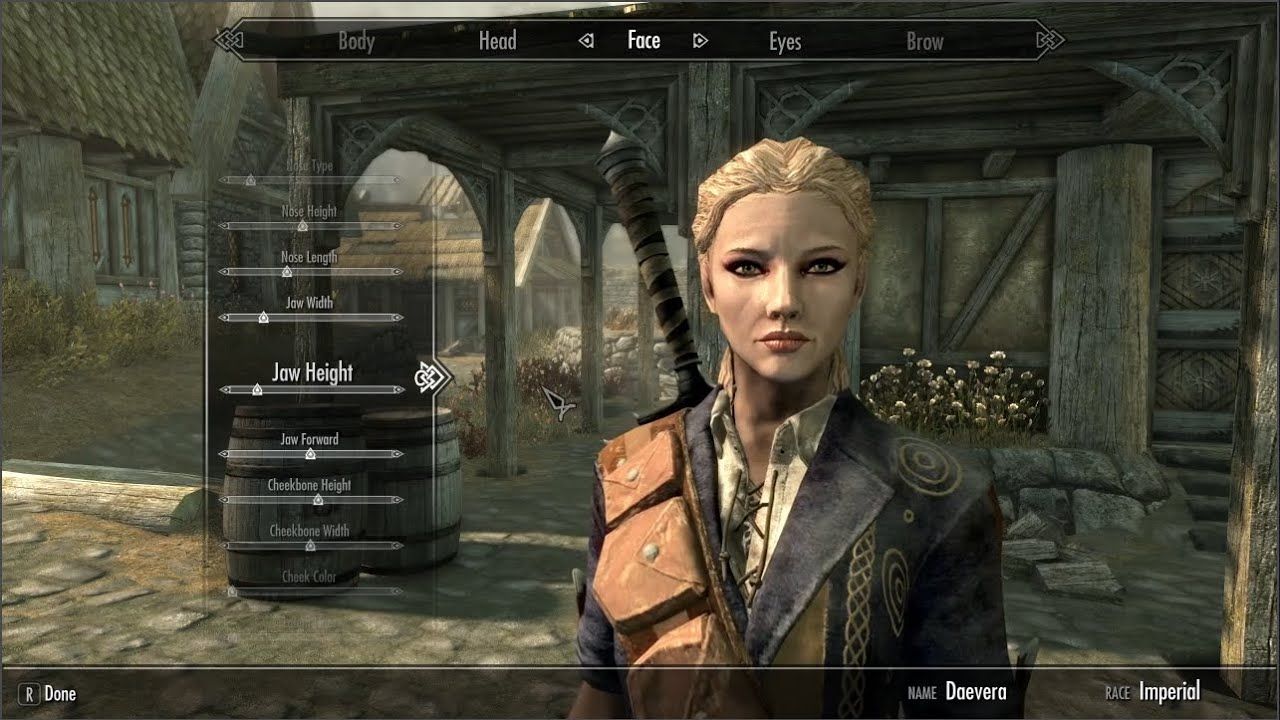Edit the character name Daevera

point(975,692)
